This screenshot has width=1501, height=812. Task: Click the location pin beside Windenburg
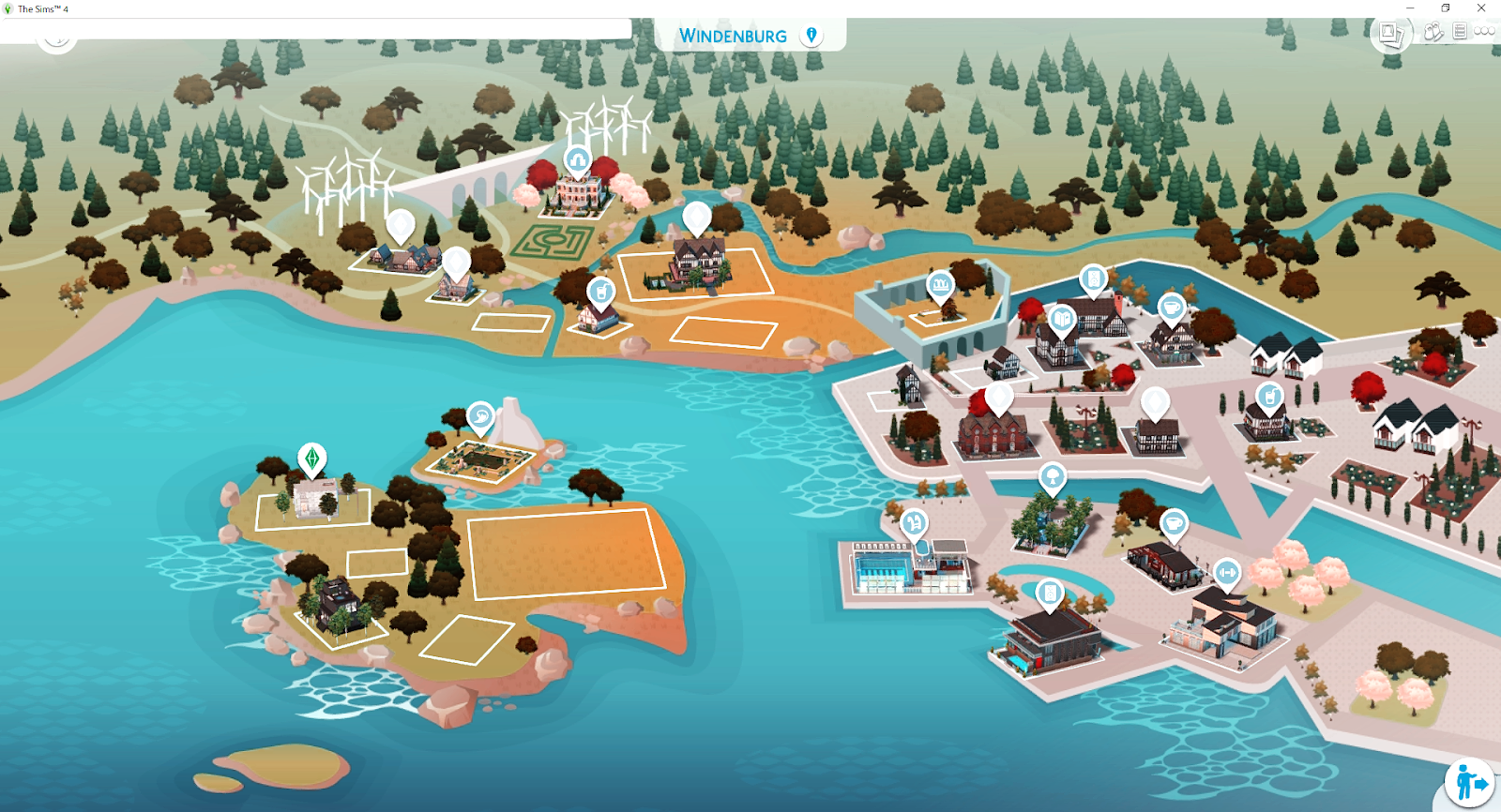coord(811,36)
